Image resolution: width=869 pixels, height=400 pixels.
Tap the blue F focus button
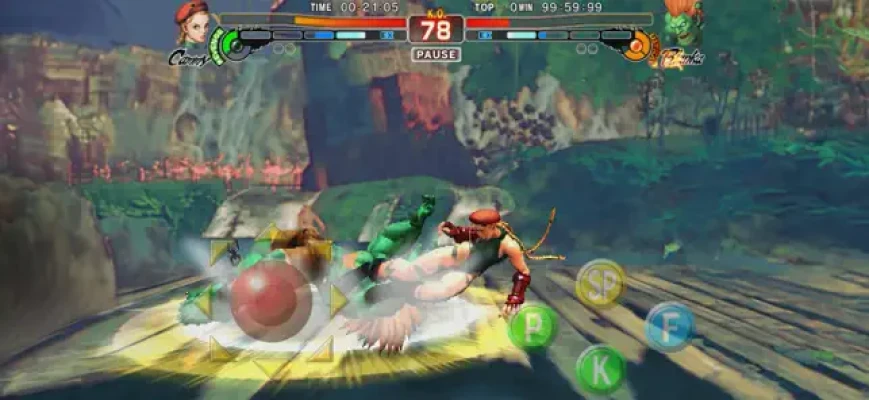click(x=669, y=326)
